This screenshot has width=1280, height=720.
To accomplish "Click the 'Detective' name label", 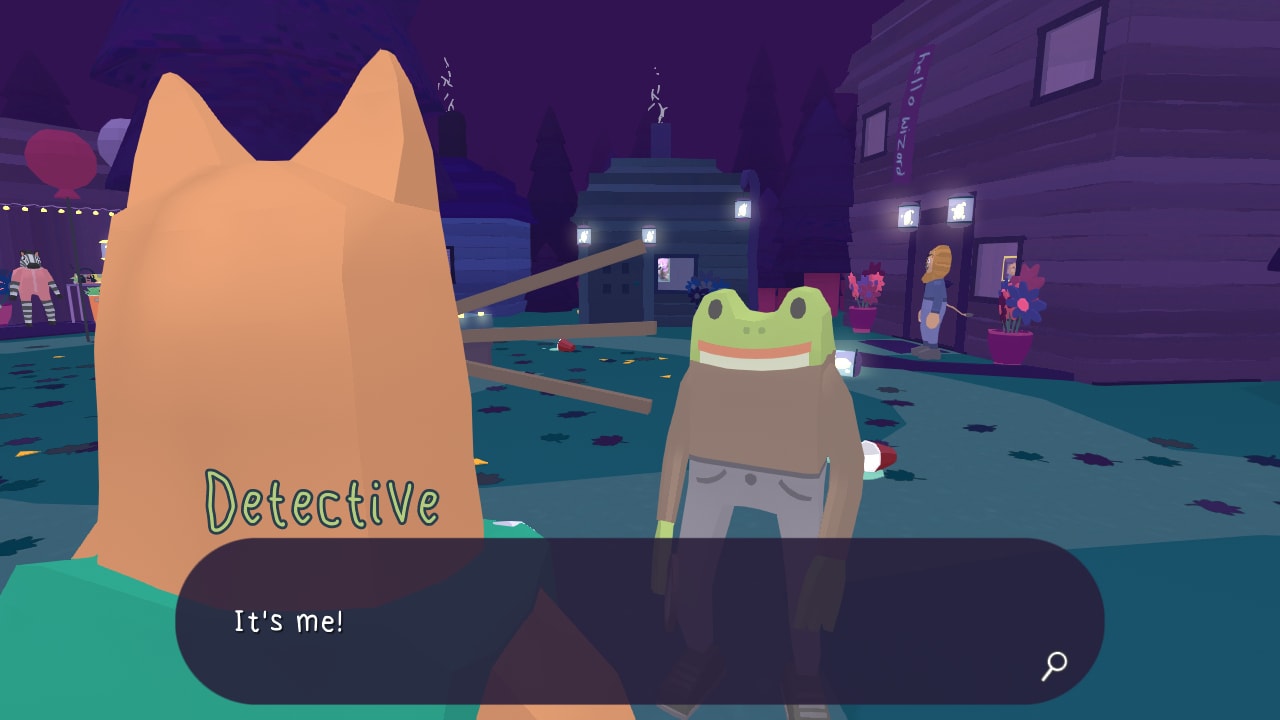I will coord(322,498).
